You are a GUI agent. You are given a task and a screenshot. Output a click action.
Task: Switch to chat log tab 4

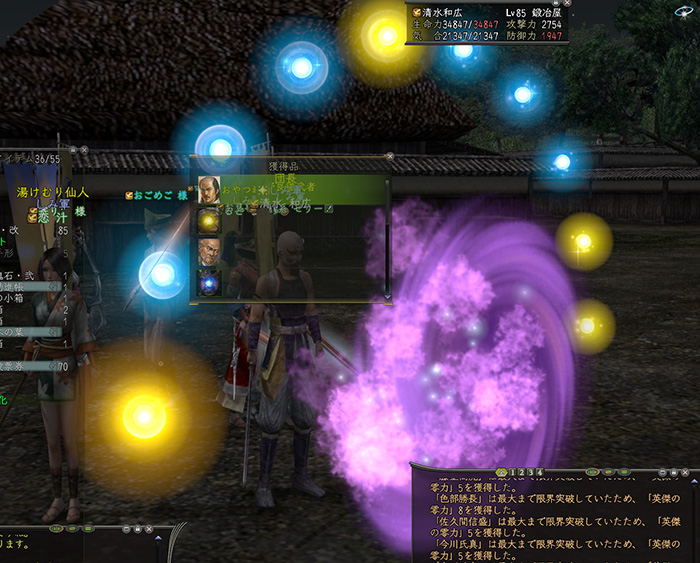[x=540, y=472]
